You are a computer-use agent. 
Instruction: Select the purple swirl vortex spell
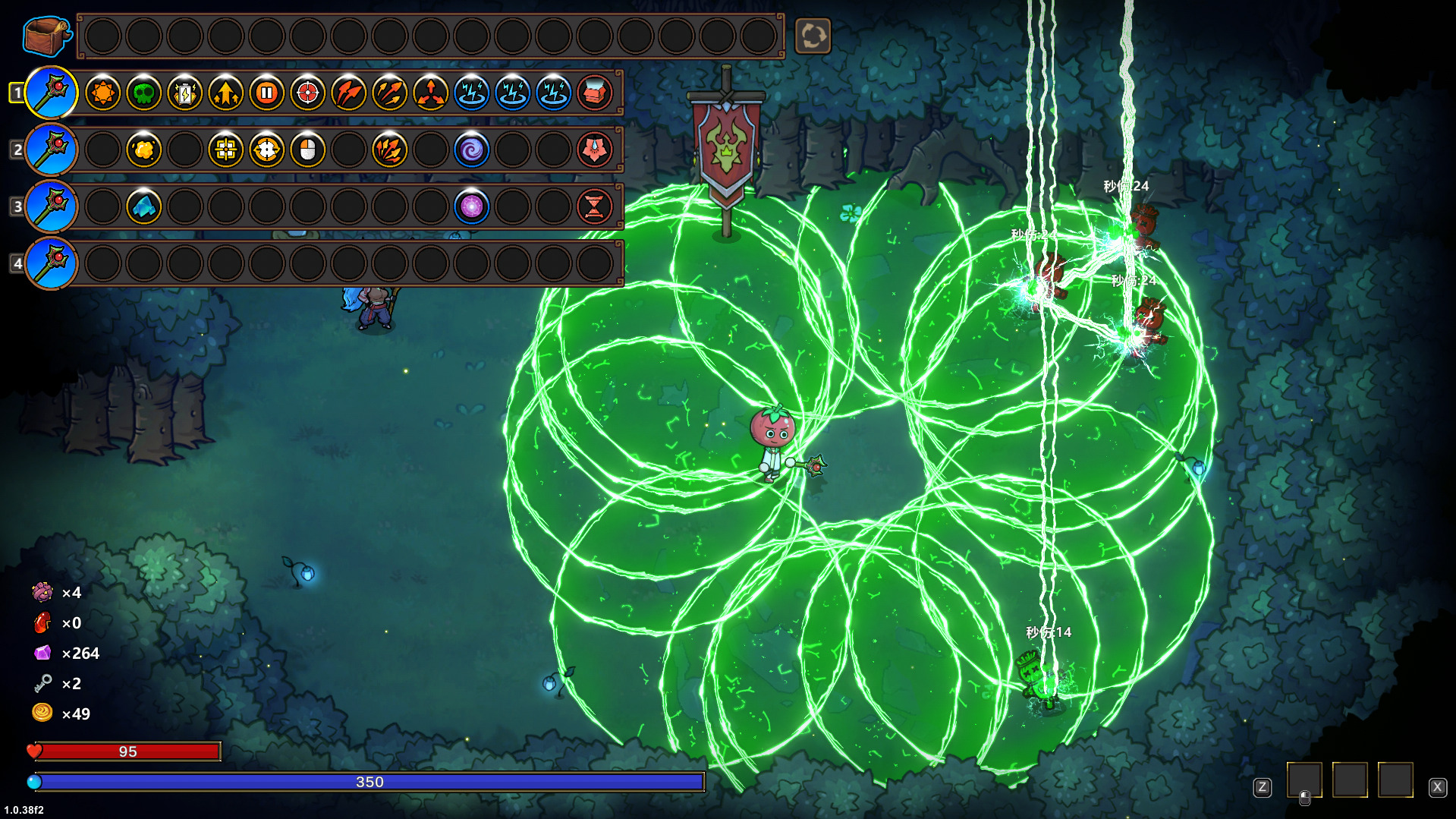[x=472, y=150]
